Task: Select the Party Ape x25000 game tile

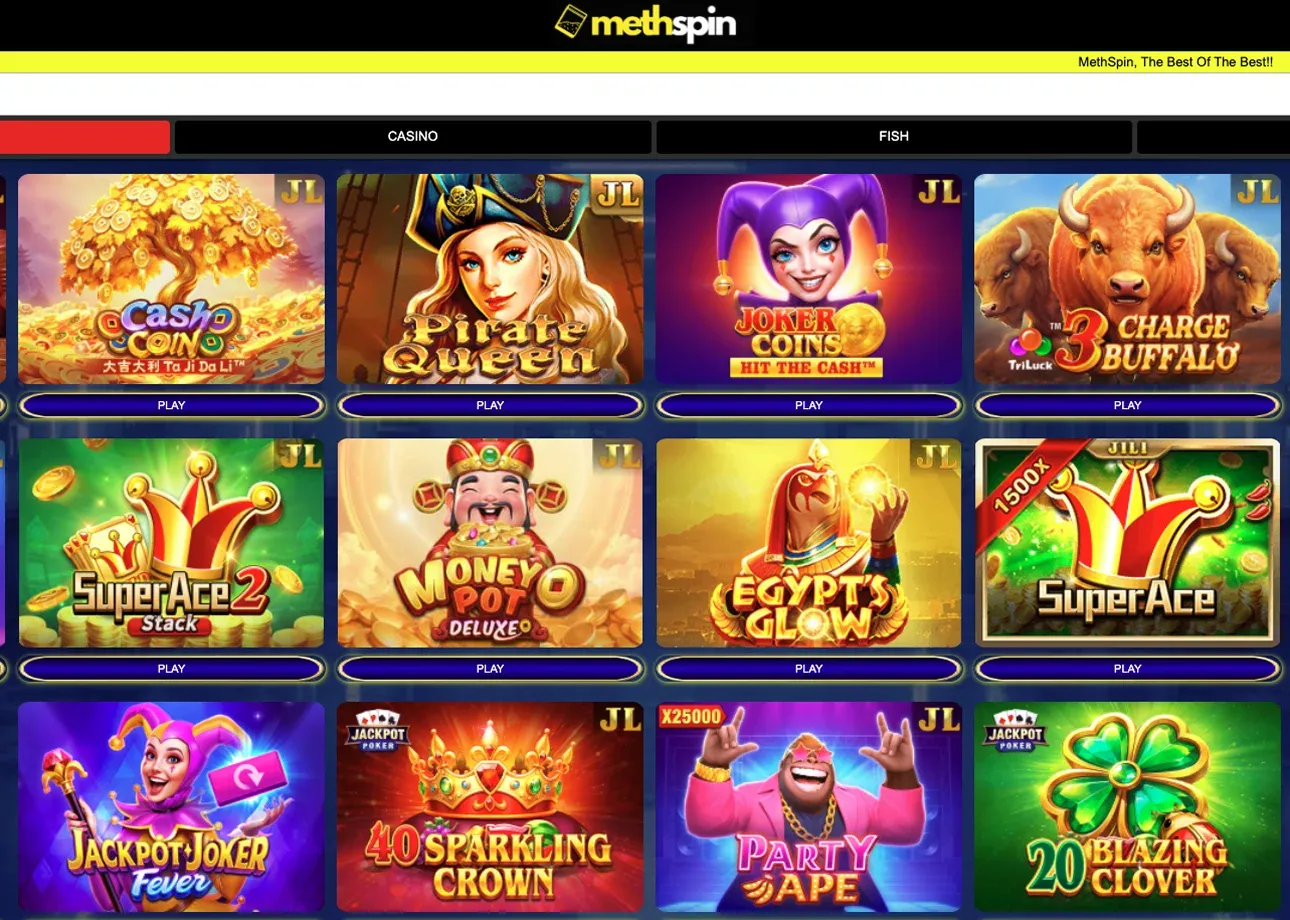Action: (x=808, y=806)
